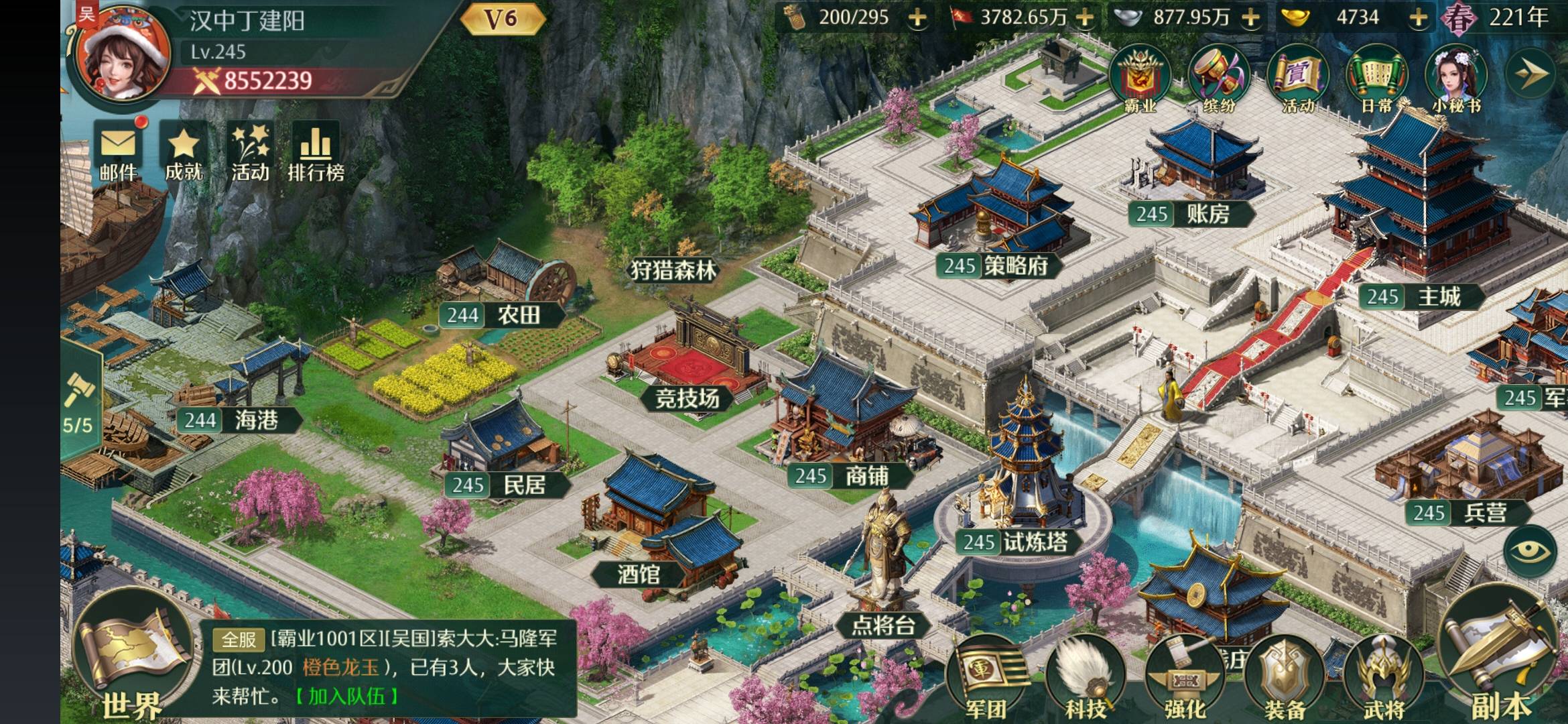
Task: Open the 成就 achievements panel
Action: click(184, 153)
